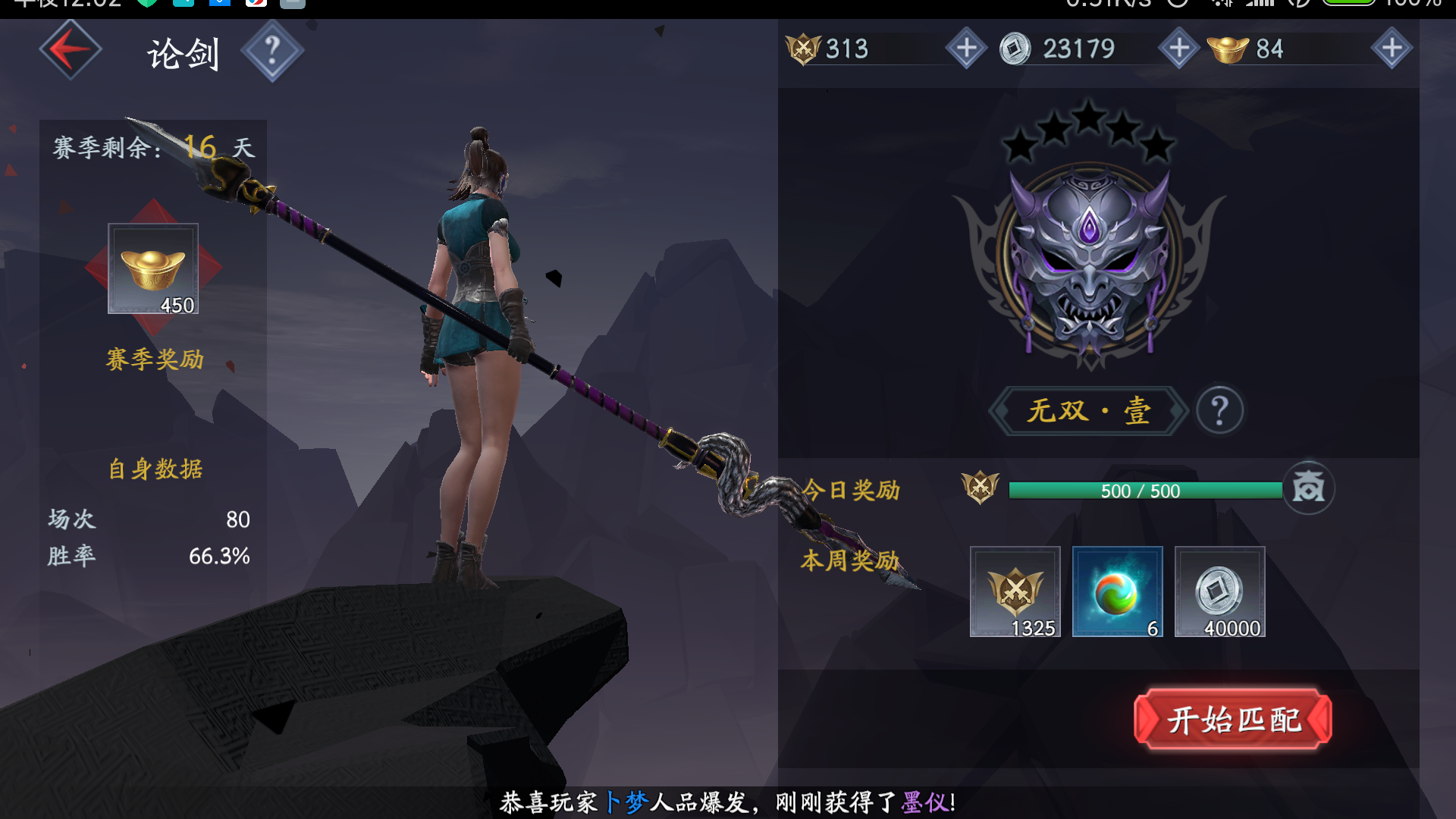
Task: Add more coins with the plus next to 23179
Action: [x=1178, y=48]
